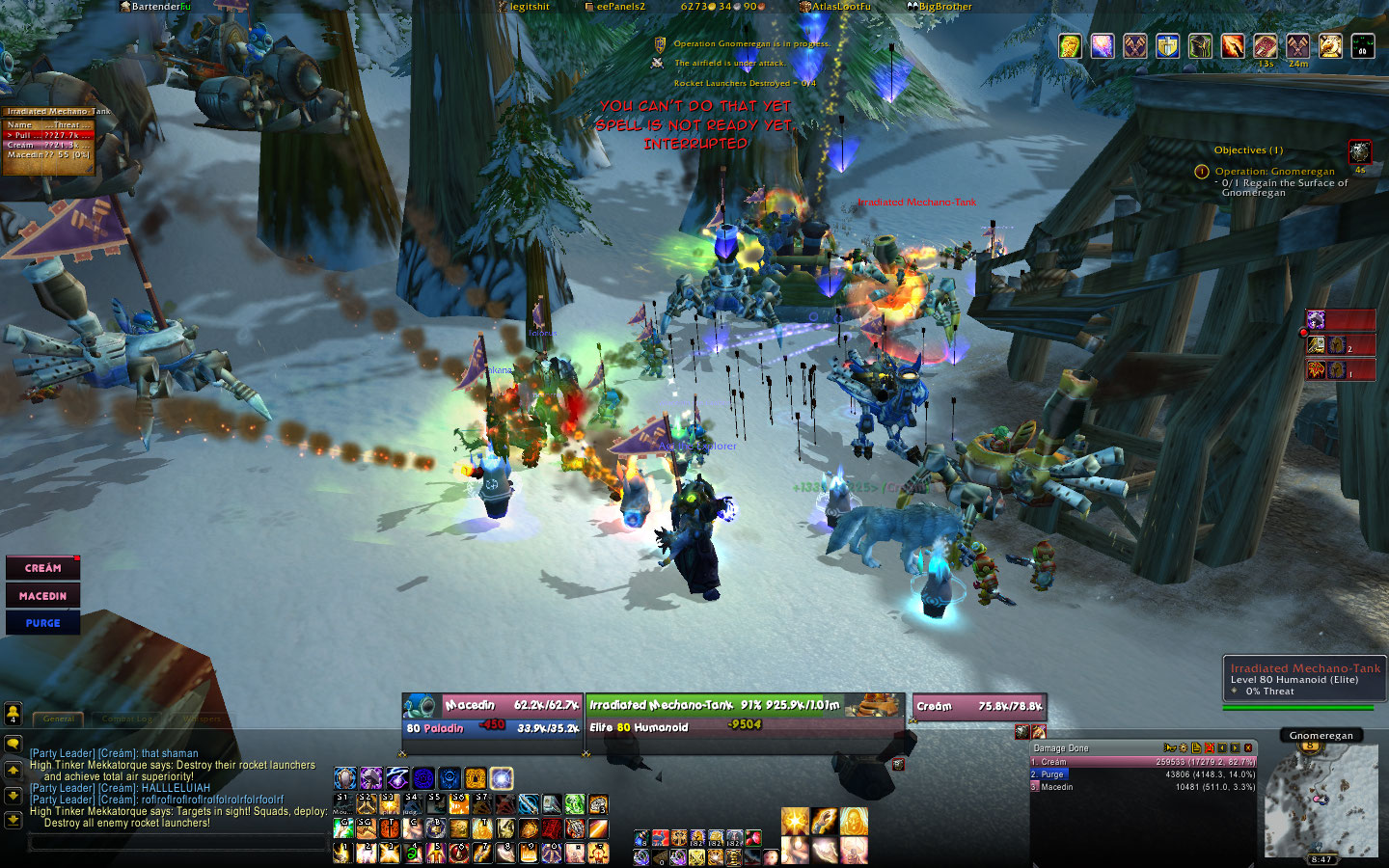This screenshot has height=868, width=1389.
Task: Click the blue shield with sword buff icon
Action: click(1167, 45)
